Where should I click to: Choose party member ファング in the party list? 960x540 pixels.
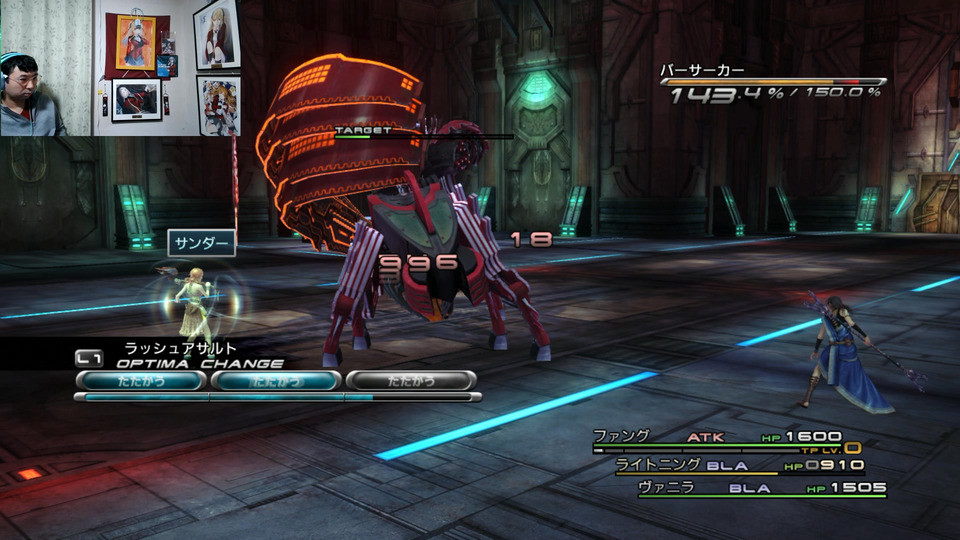pos(622,437)
